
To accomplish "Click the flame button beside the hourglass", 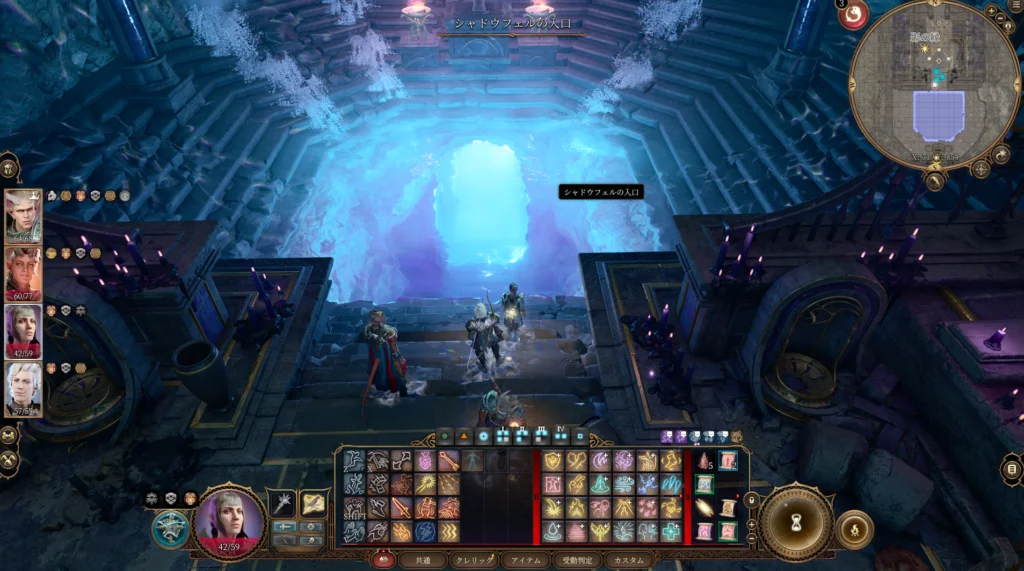I will [854, 529].
